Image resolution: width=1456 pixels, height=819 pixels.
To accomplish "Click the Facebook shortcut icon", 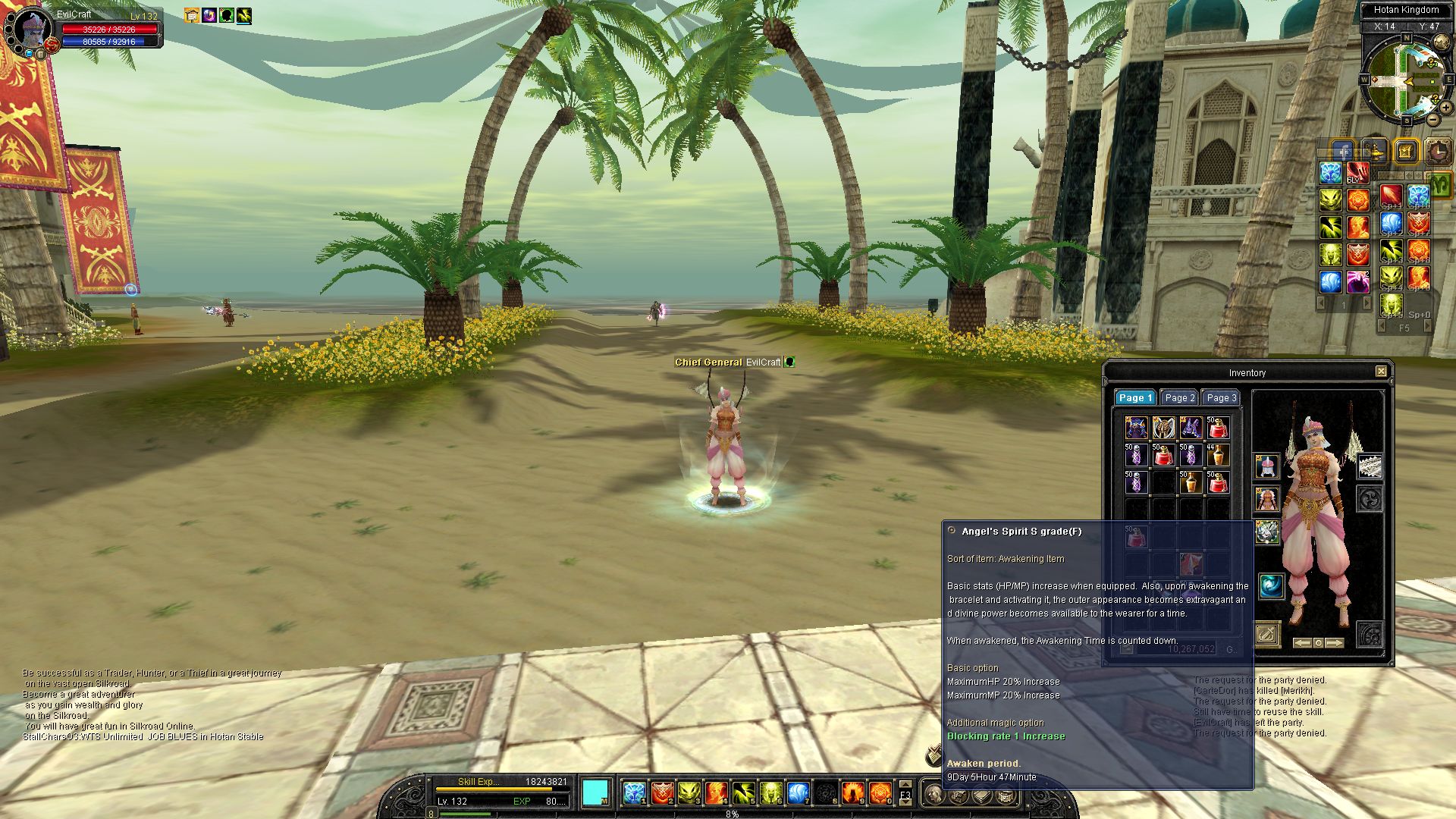I will point(1343,152).
